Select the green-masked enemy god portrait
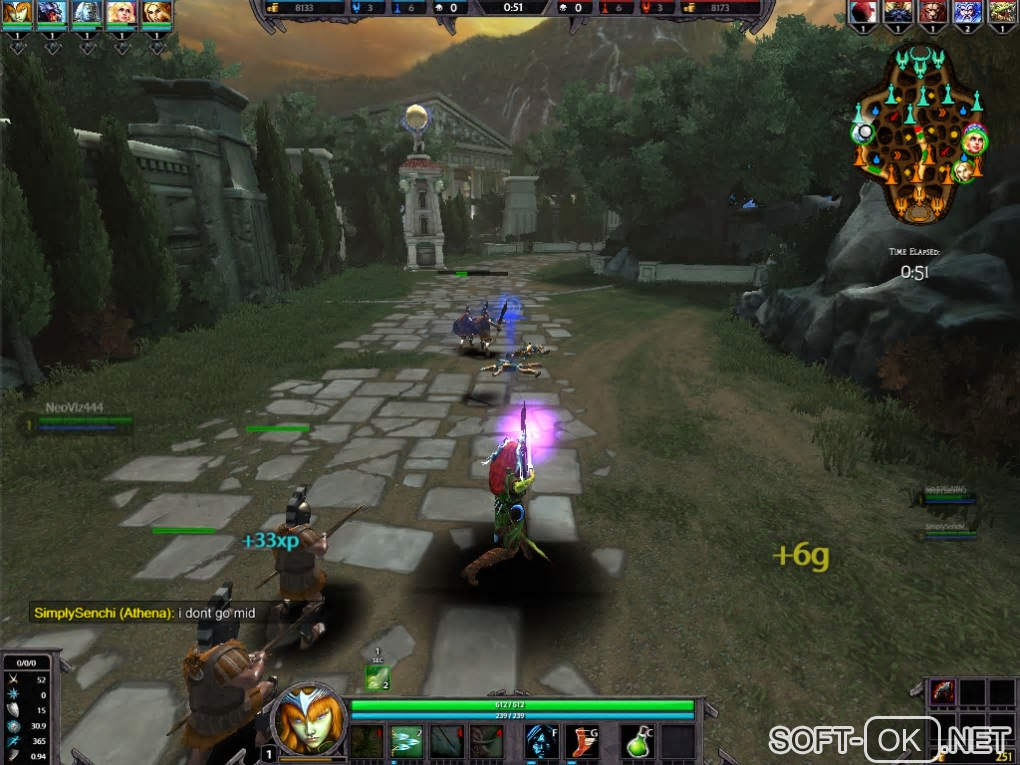The image size is (1020, 765). [x=1000, y=12]
